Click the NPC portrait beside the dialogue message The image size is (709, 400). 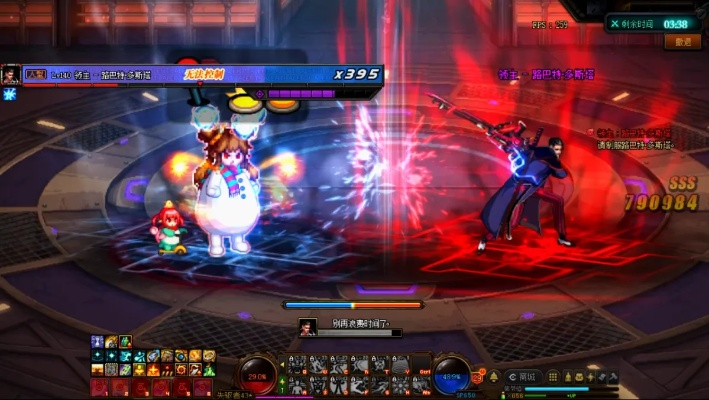pos(308,326)
